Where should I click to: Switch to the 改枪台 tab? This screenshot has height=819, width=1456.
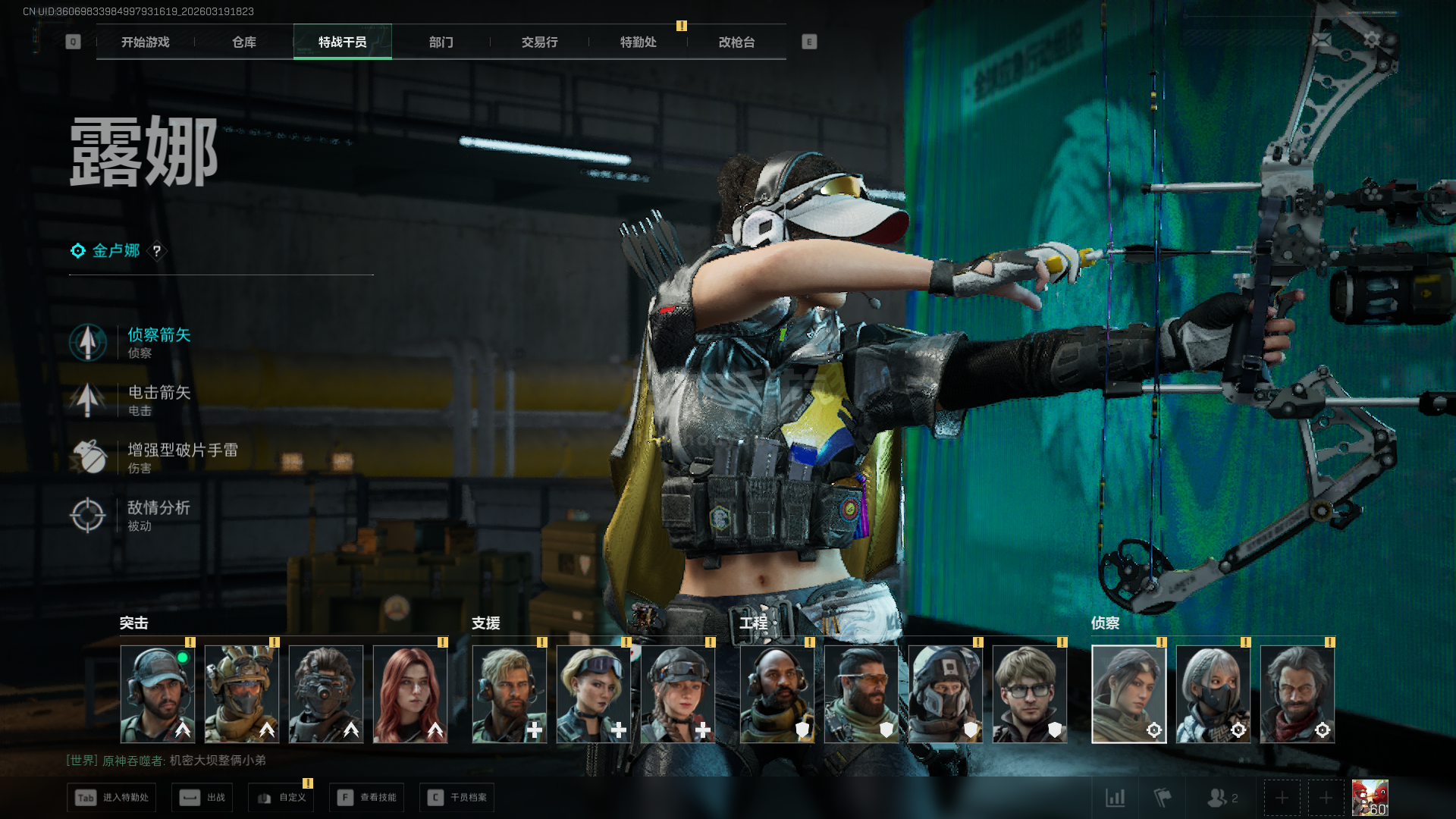[x=736, y=42]
